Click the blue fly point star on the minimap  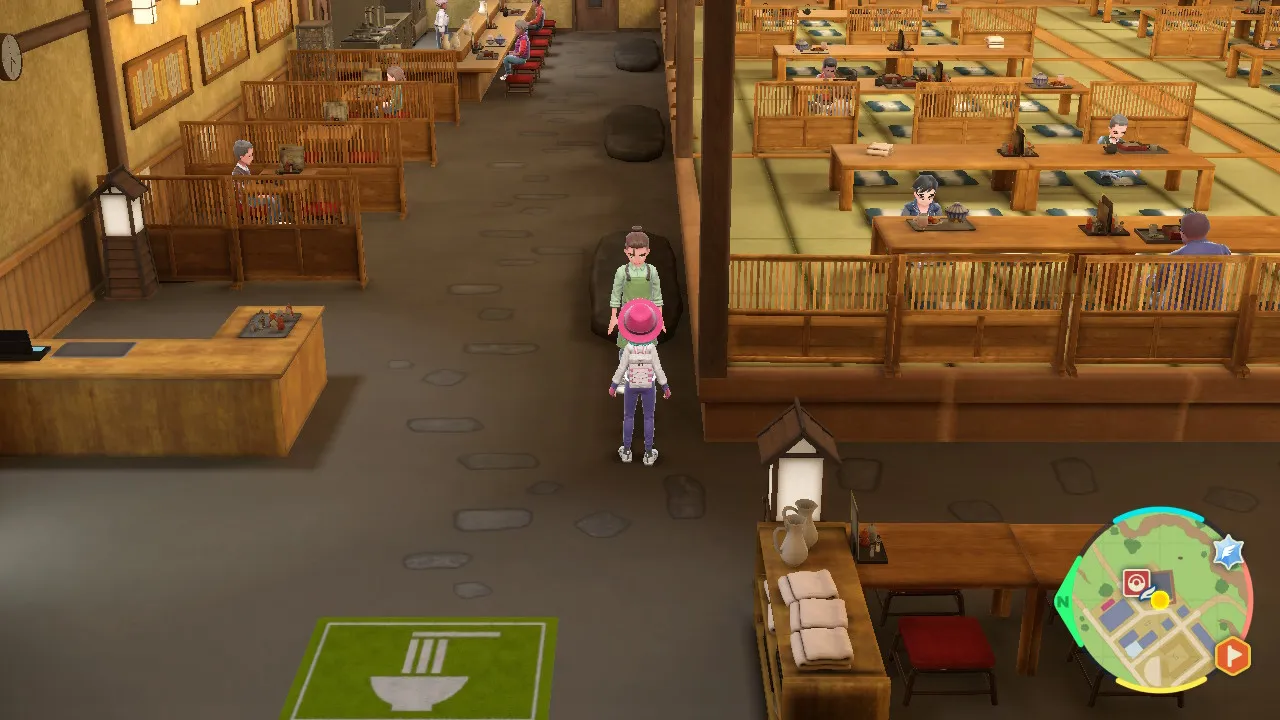click(1228, 551)
